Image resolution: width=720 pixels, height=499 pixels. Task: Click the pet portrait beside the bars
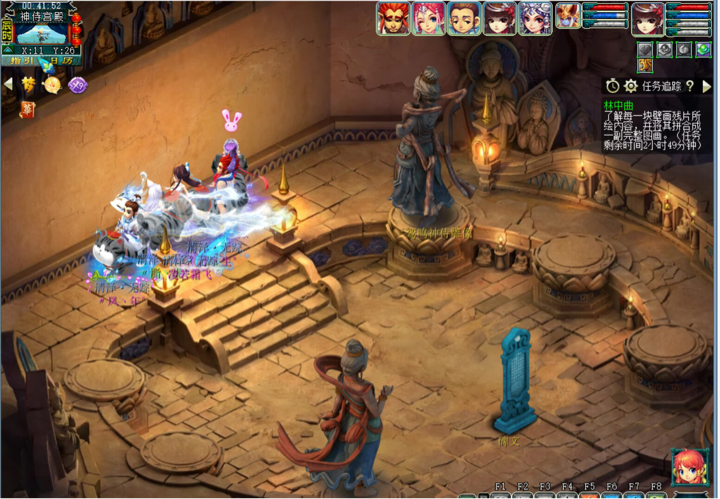point(568,15)
